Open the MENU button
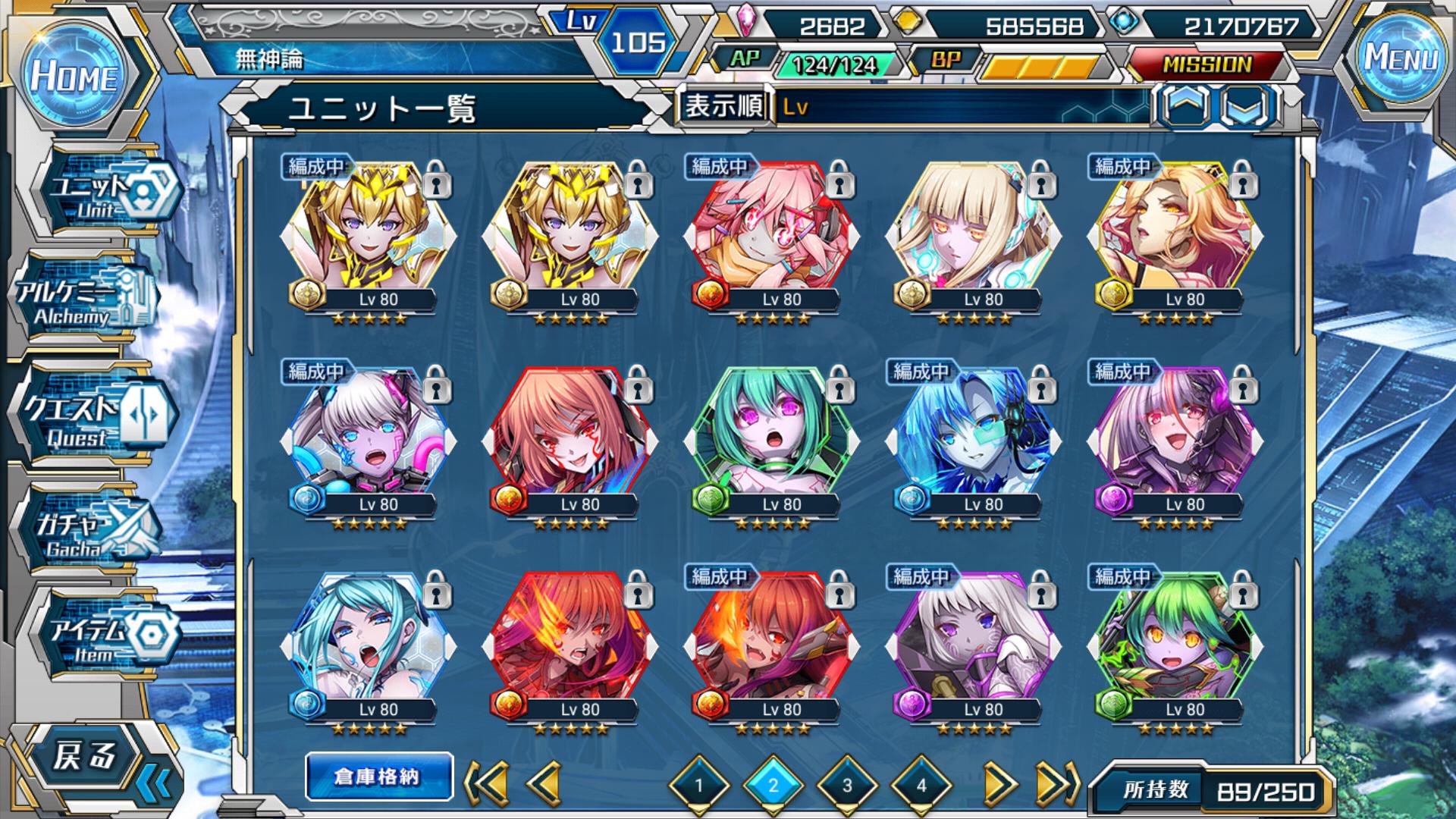This screenshot has height=819, width=1456. 1401,58
